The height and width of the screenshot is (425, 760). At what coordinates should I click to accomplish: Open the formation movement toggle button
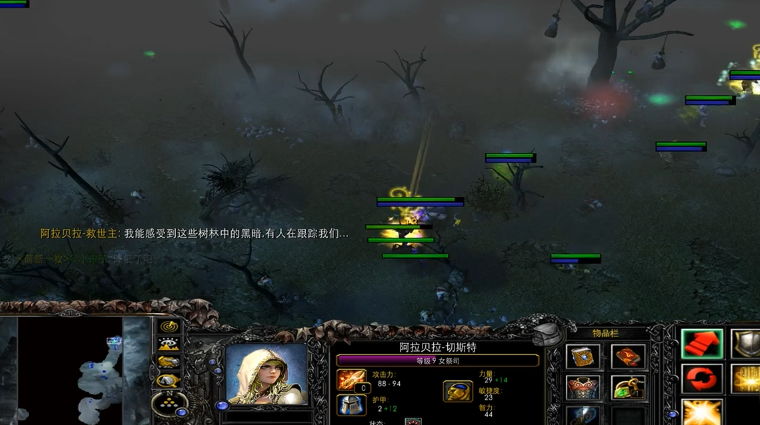[169, 403]
